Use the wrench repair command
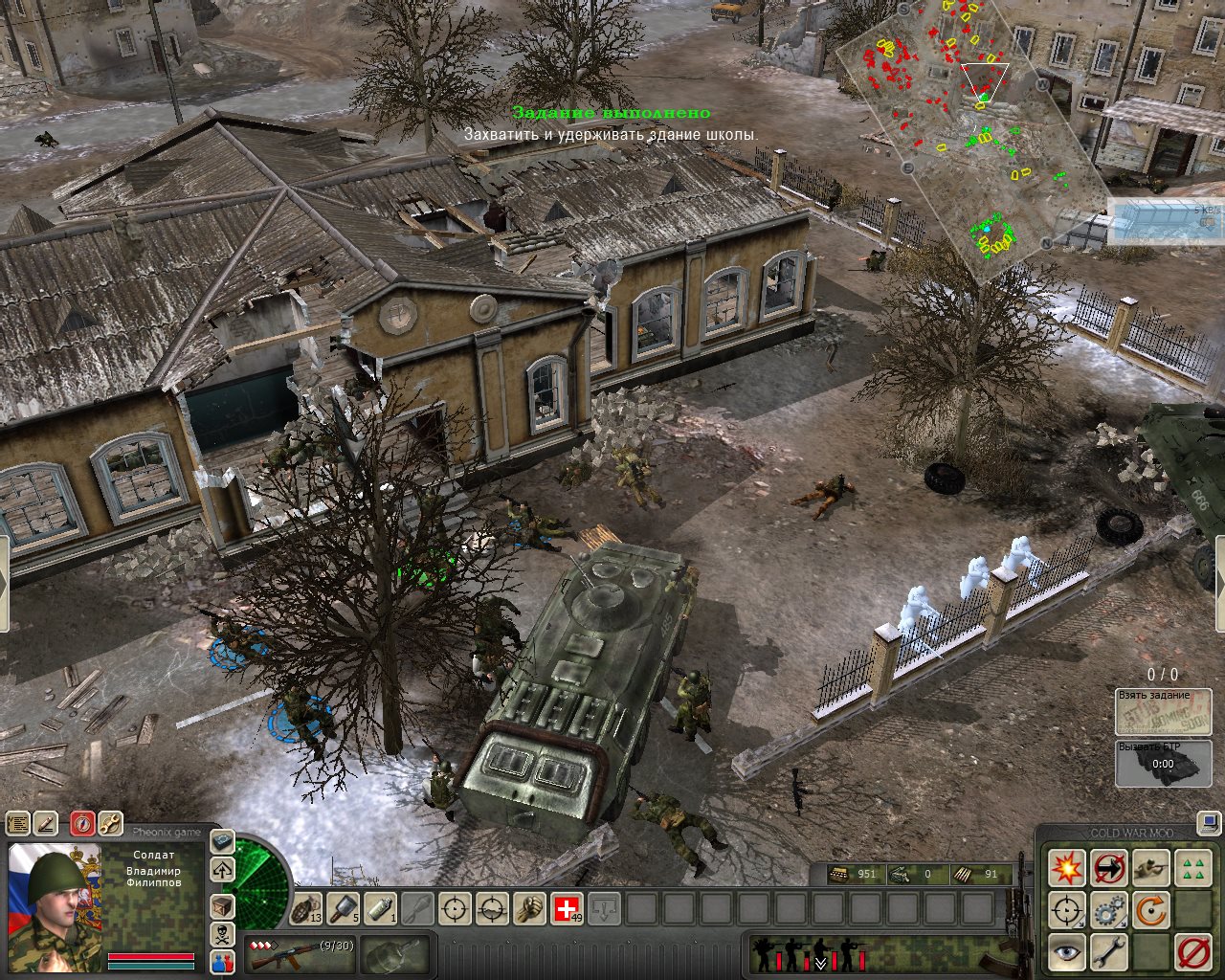Screen dimensions: 1225x980 tap(1109, 952)
